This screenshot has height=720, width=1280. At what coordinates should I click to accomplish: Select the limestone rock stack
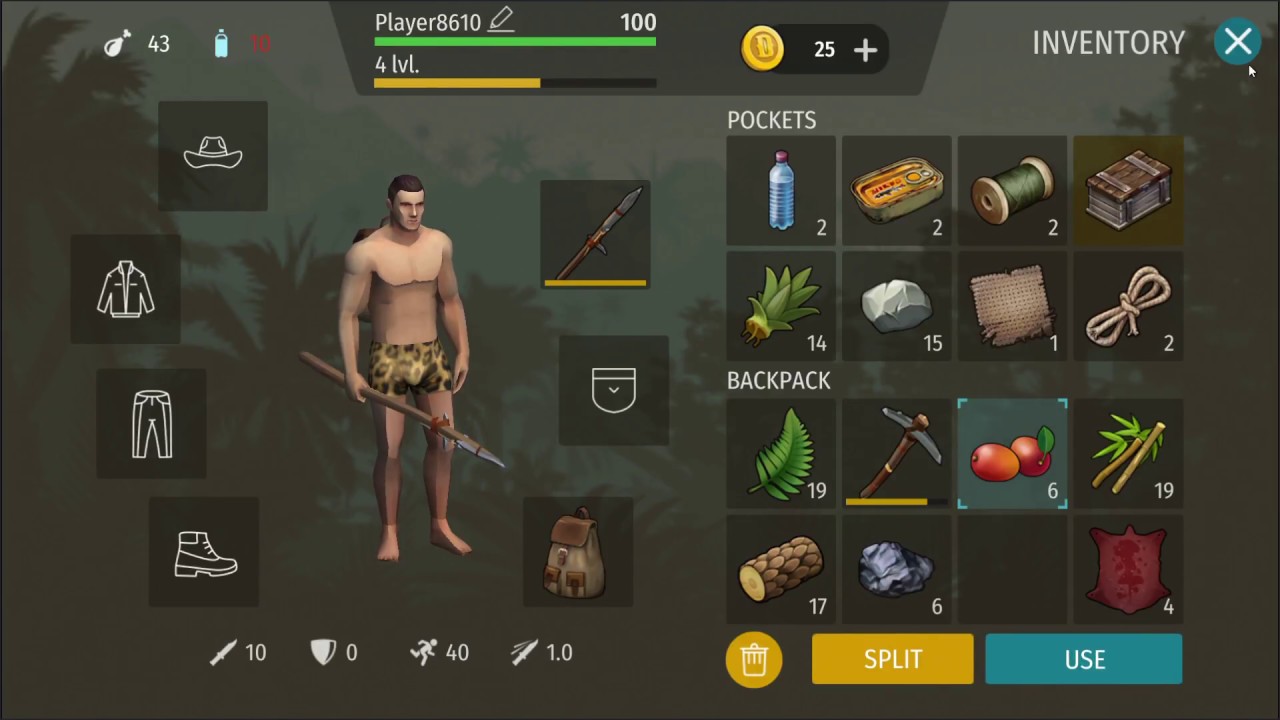pos(897,306)
